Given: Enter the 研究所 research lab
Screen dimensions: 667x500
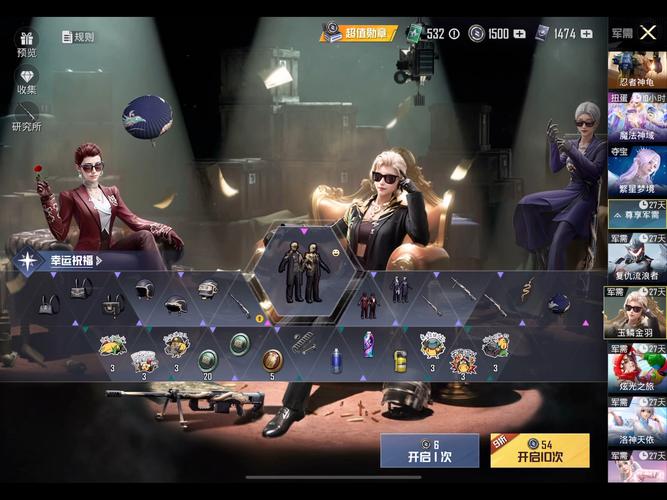Looking at the screenshot, I should [x=26, y=118].
